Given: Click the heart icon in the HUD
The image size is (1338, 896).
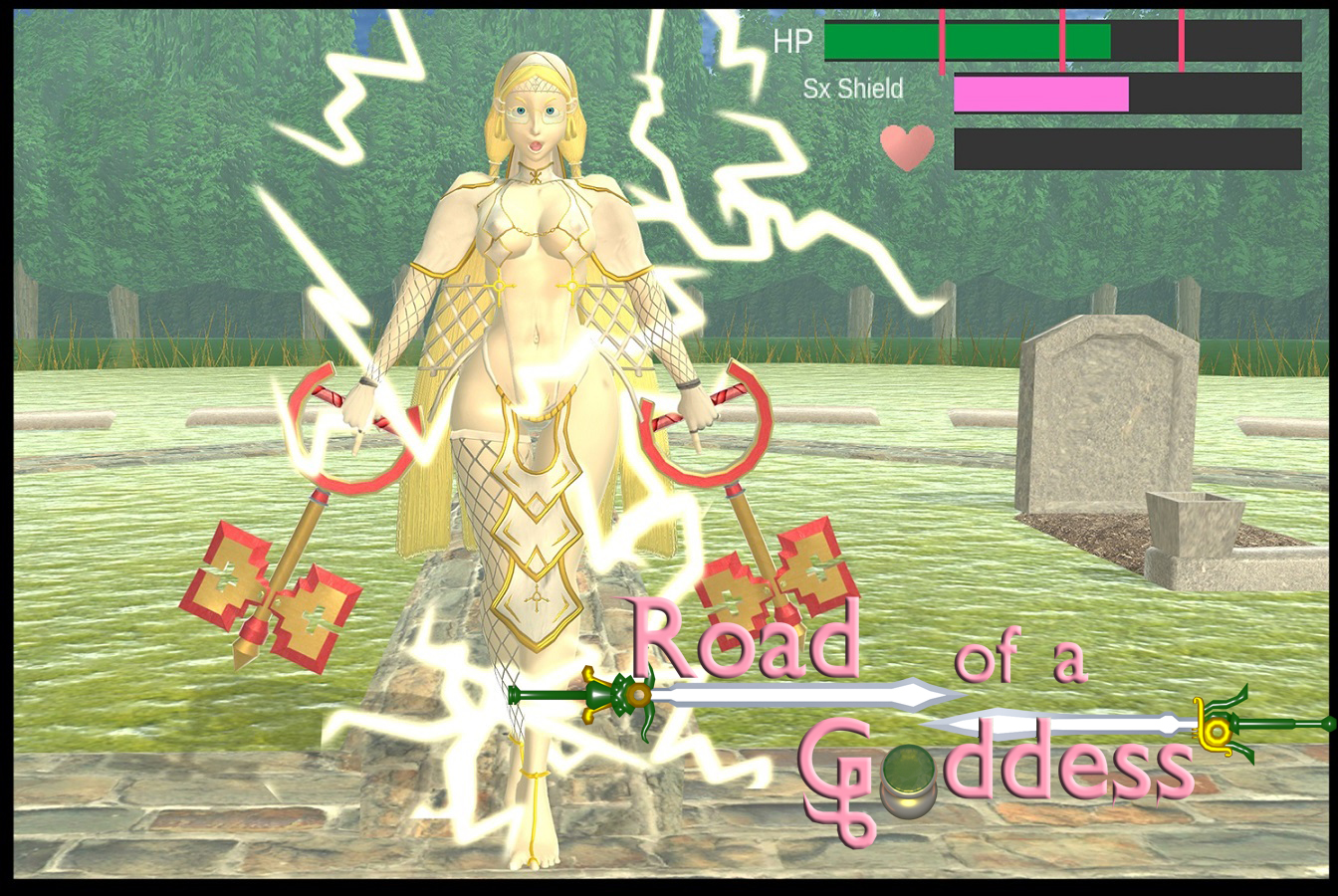Looking at the screenshot, I should point(907,147).
